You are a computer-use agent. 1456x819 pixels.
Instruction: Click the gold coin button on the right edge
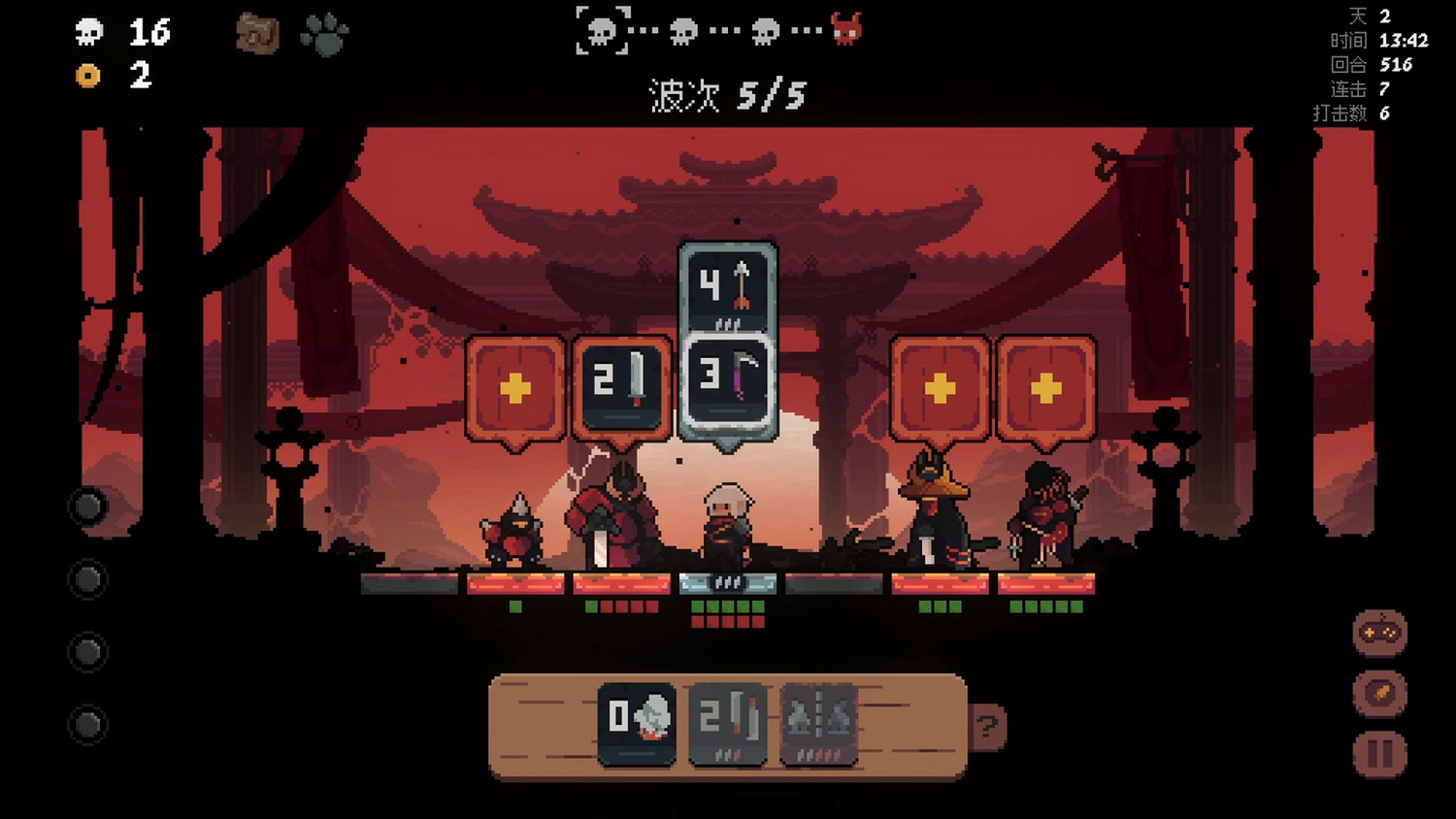coord(1379,691)
